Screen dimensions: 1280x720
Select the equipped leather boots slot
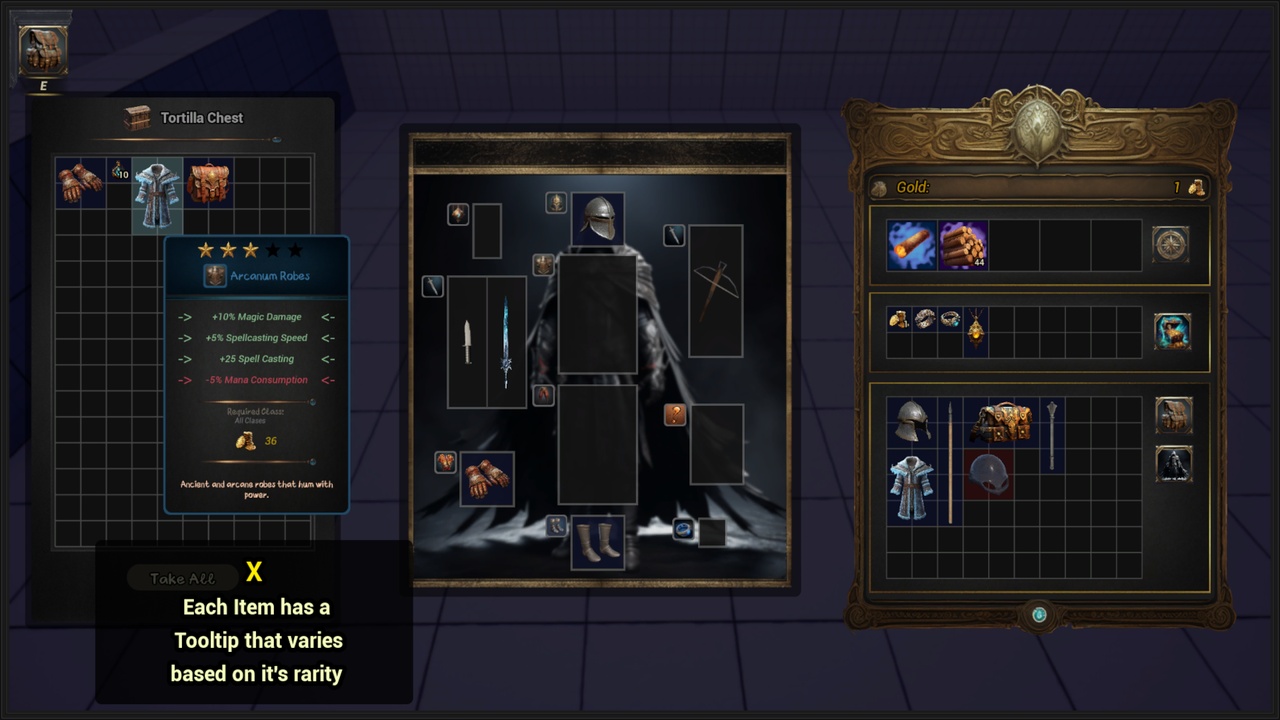point(598,543)
